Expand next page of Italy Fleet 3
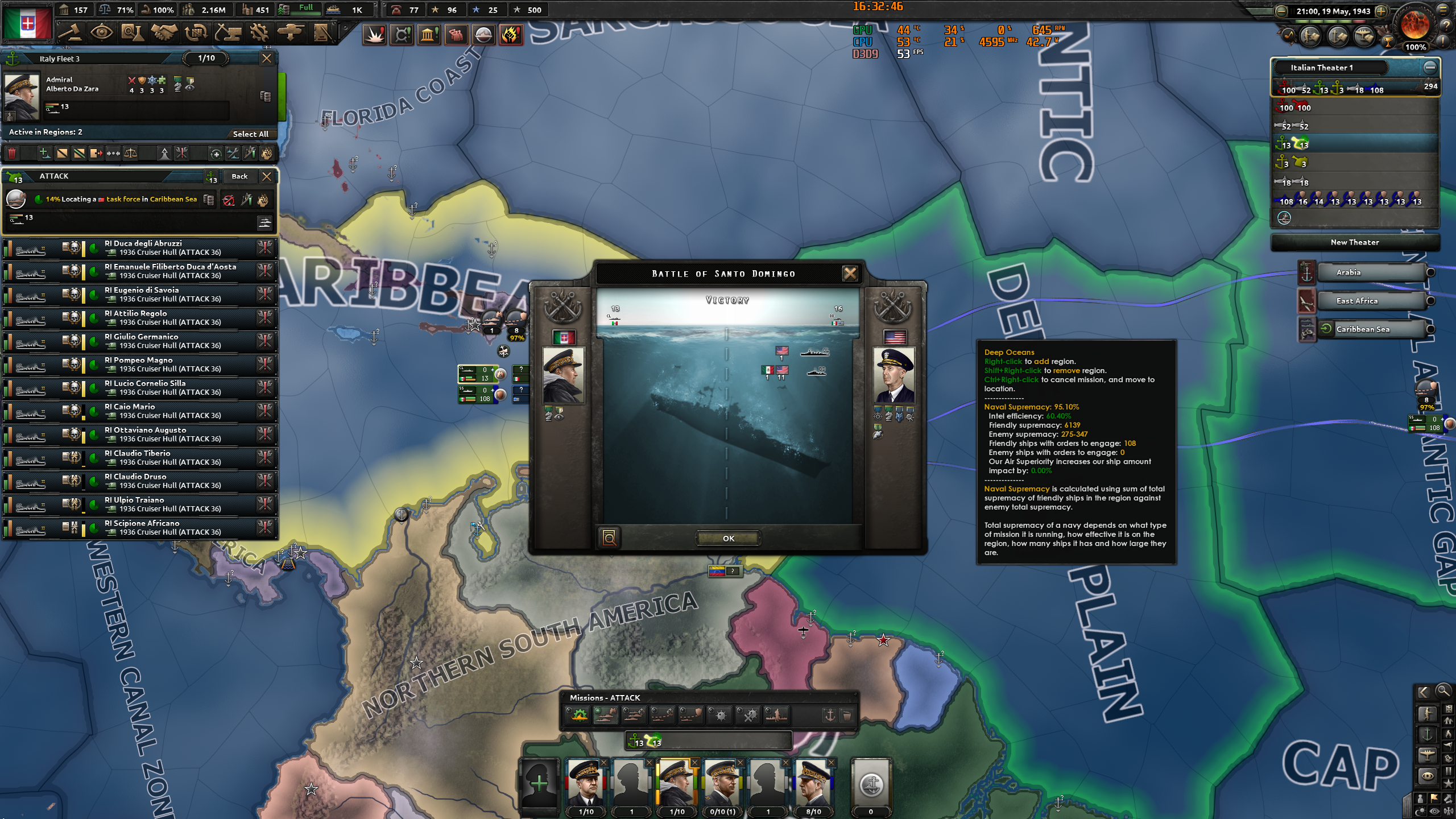The height and width of the screenshot is (819, 1456). coord(205,57)
